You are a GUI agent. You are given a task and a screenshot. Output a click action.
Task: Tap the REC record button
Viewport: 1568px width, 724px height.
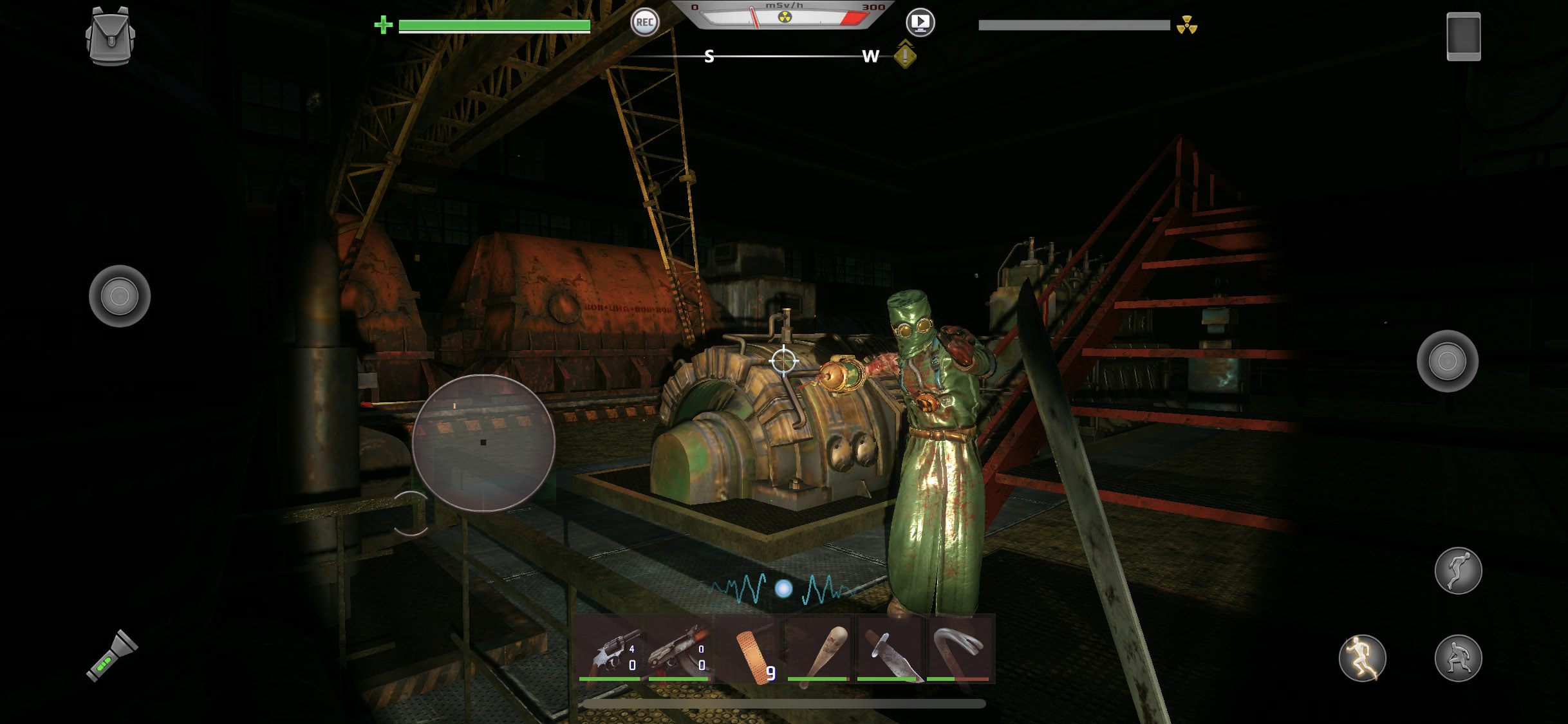point(644,23)
